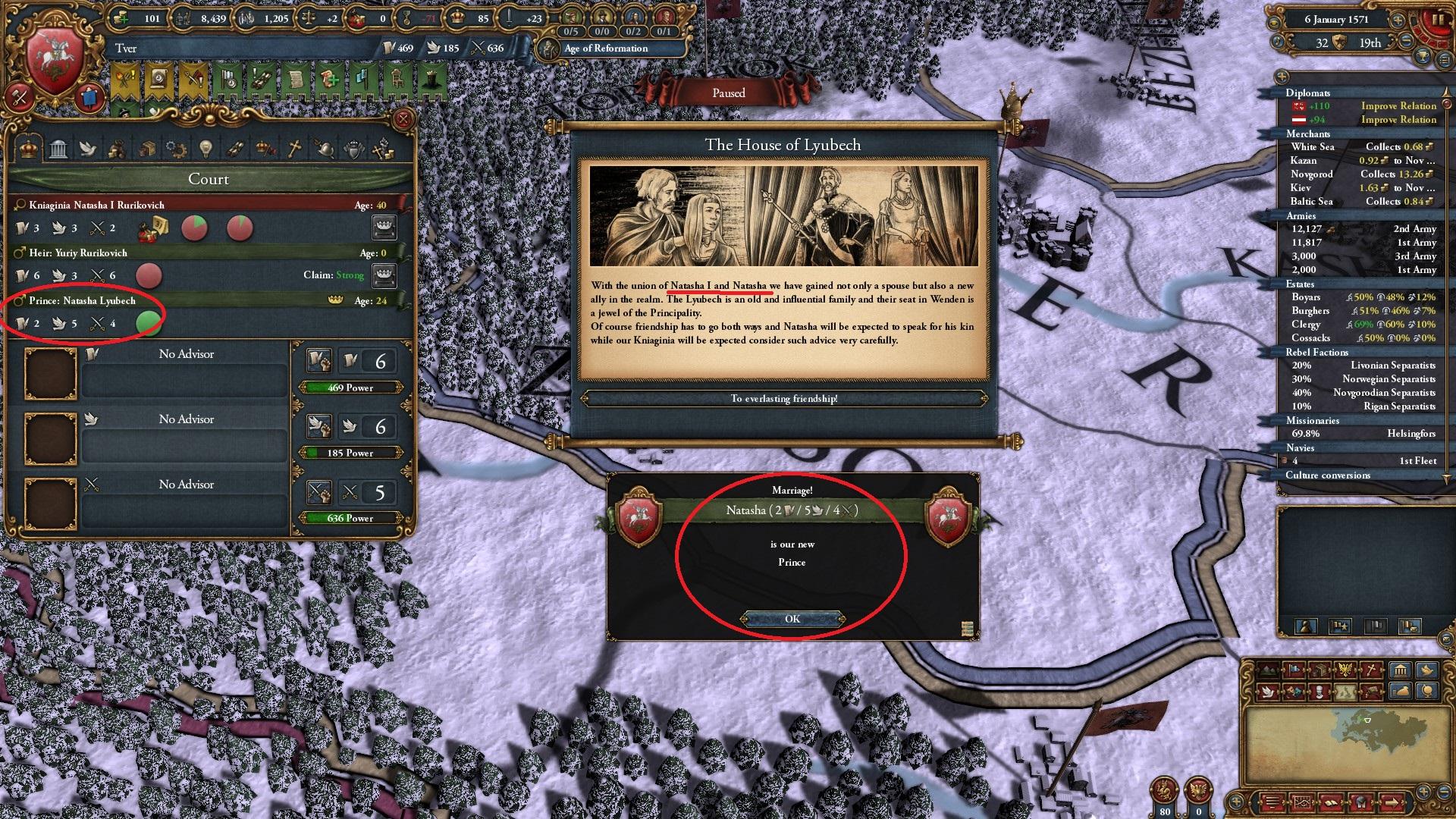Image resolution: width=1456 pixels, height=819 pixels.
Task: Click the Helsingfors missionary progress bar
Action: point(1357,434)
